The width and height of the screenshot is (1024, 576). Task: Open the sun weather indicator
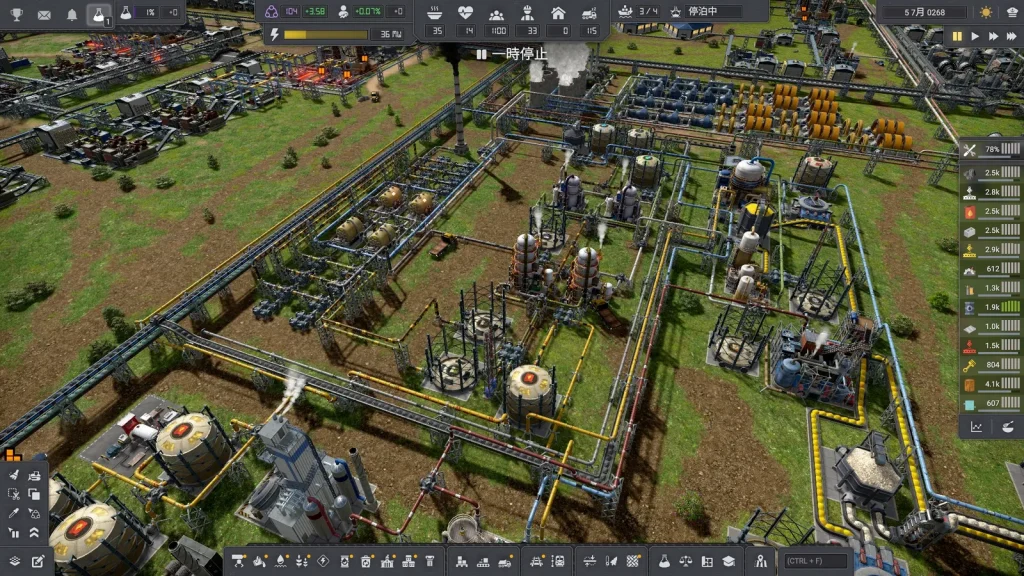987,12
